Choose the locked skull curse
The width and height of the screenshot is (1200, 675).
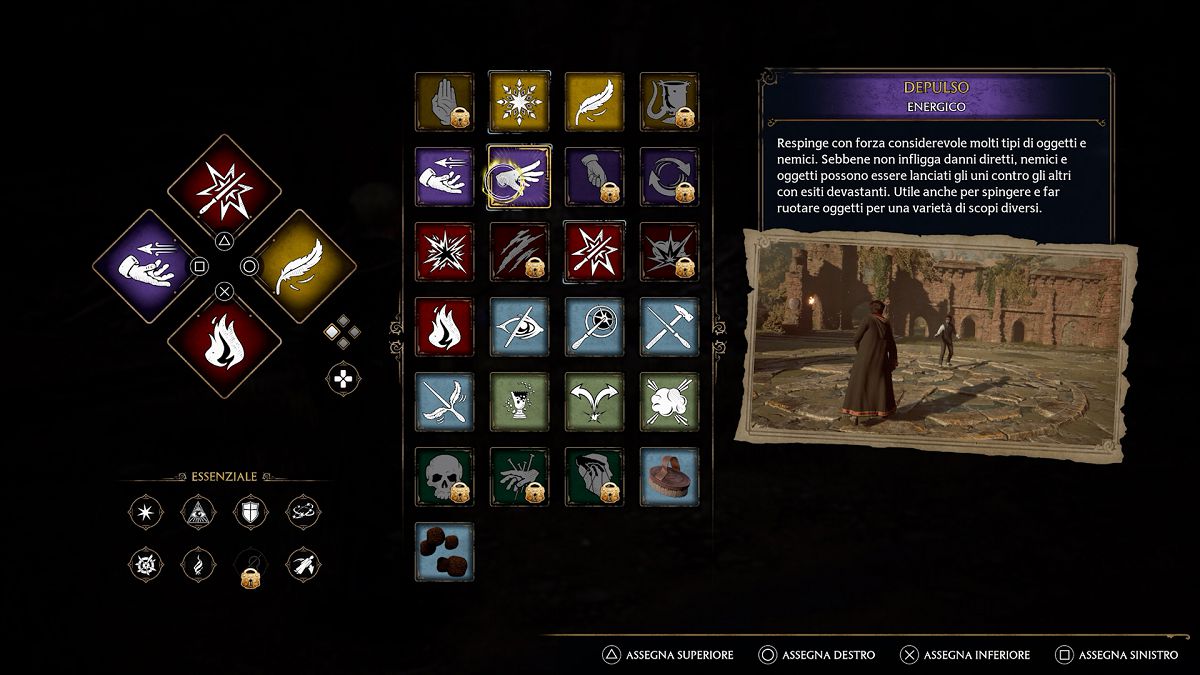point(444,477)
